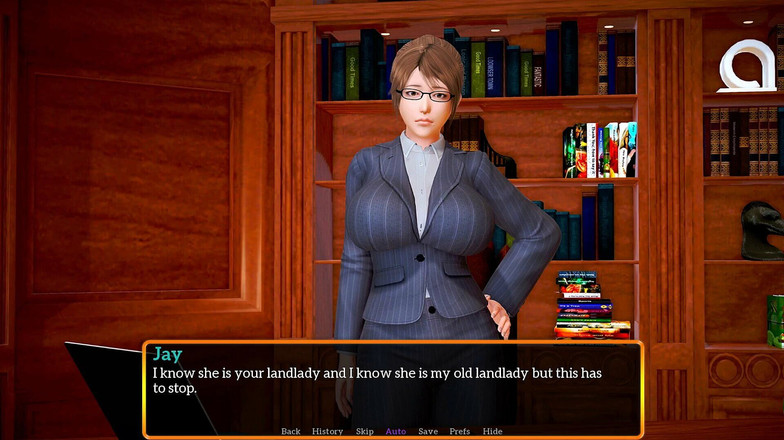Activate Skip in the quick menu
784x440 pixels.
click(364, 431)
